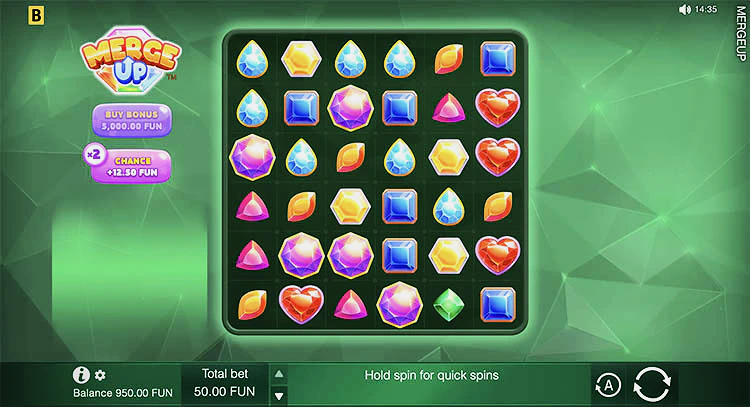The width and height of the screenshot is (750, 407).
Task: Open the gear settings menu
Action: [x=100, y=375]
